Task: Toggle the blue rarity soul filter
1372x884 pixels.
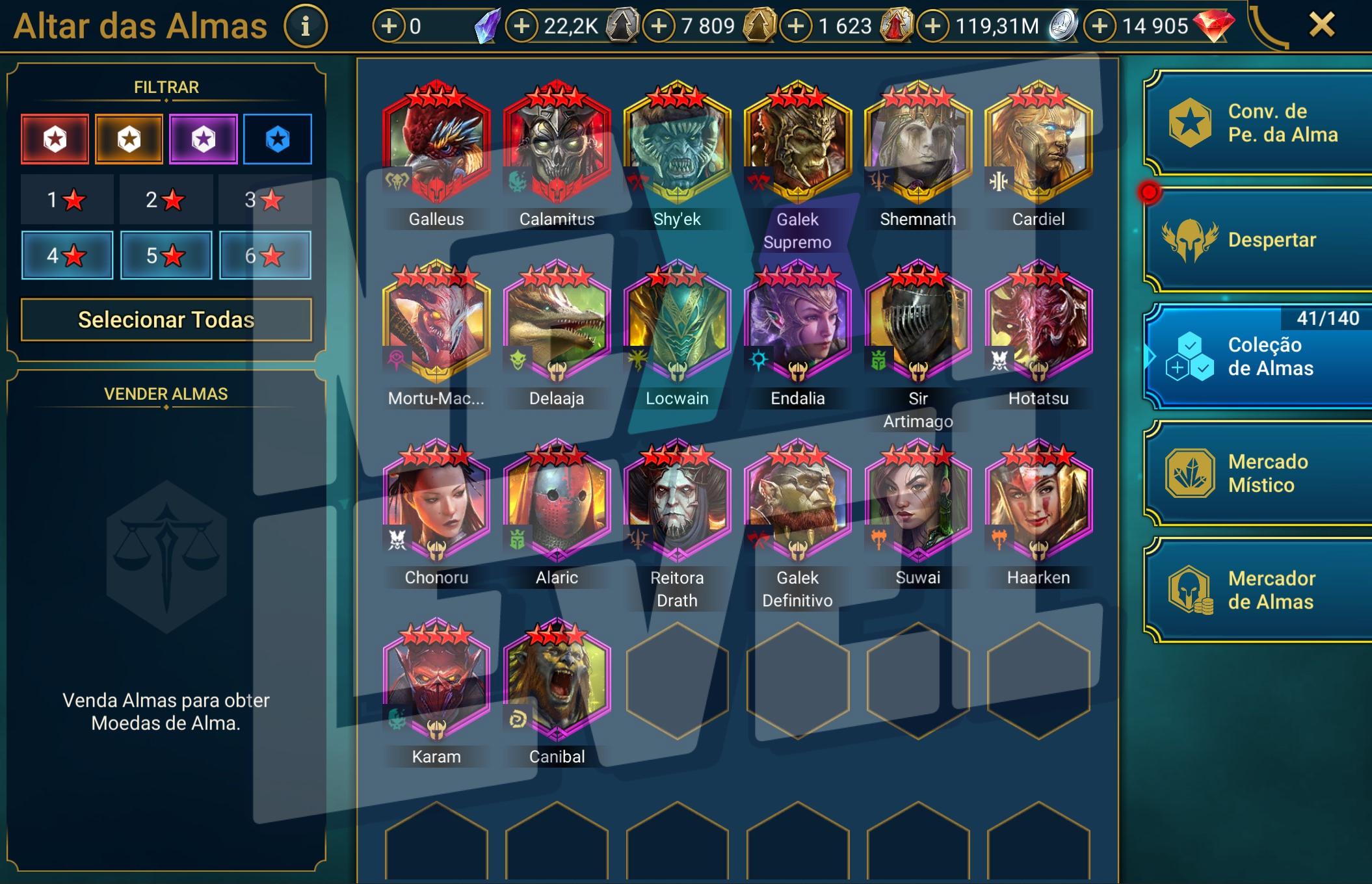Action: tap(278, 139)
